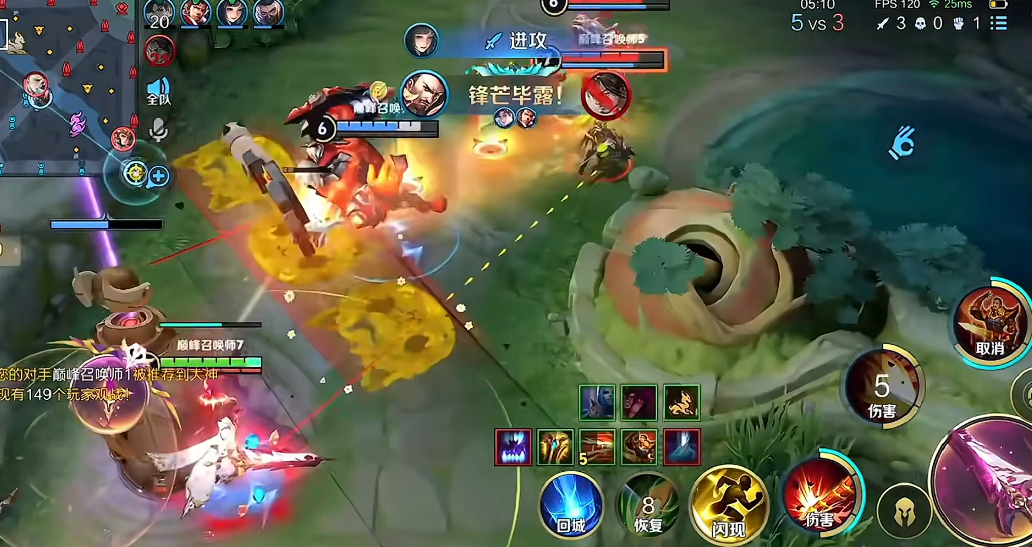Screen dimensions: 1032x547
Task: Tap the blue plus signal button
Action: click(158, 177)
